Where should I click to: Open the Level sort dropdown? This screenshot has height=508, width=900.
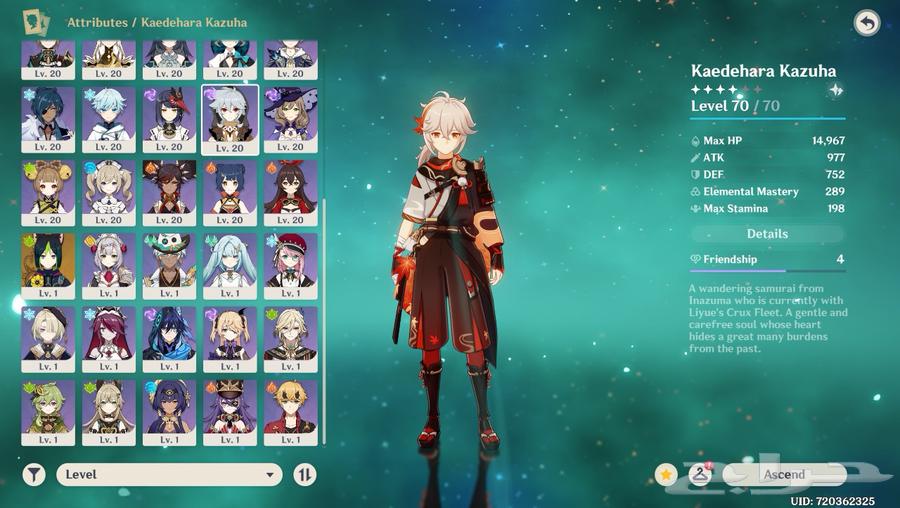pyautogui.click(x=170, y=475)
